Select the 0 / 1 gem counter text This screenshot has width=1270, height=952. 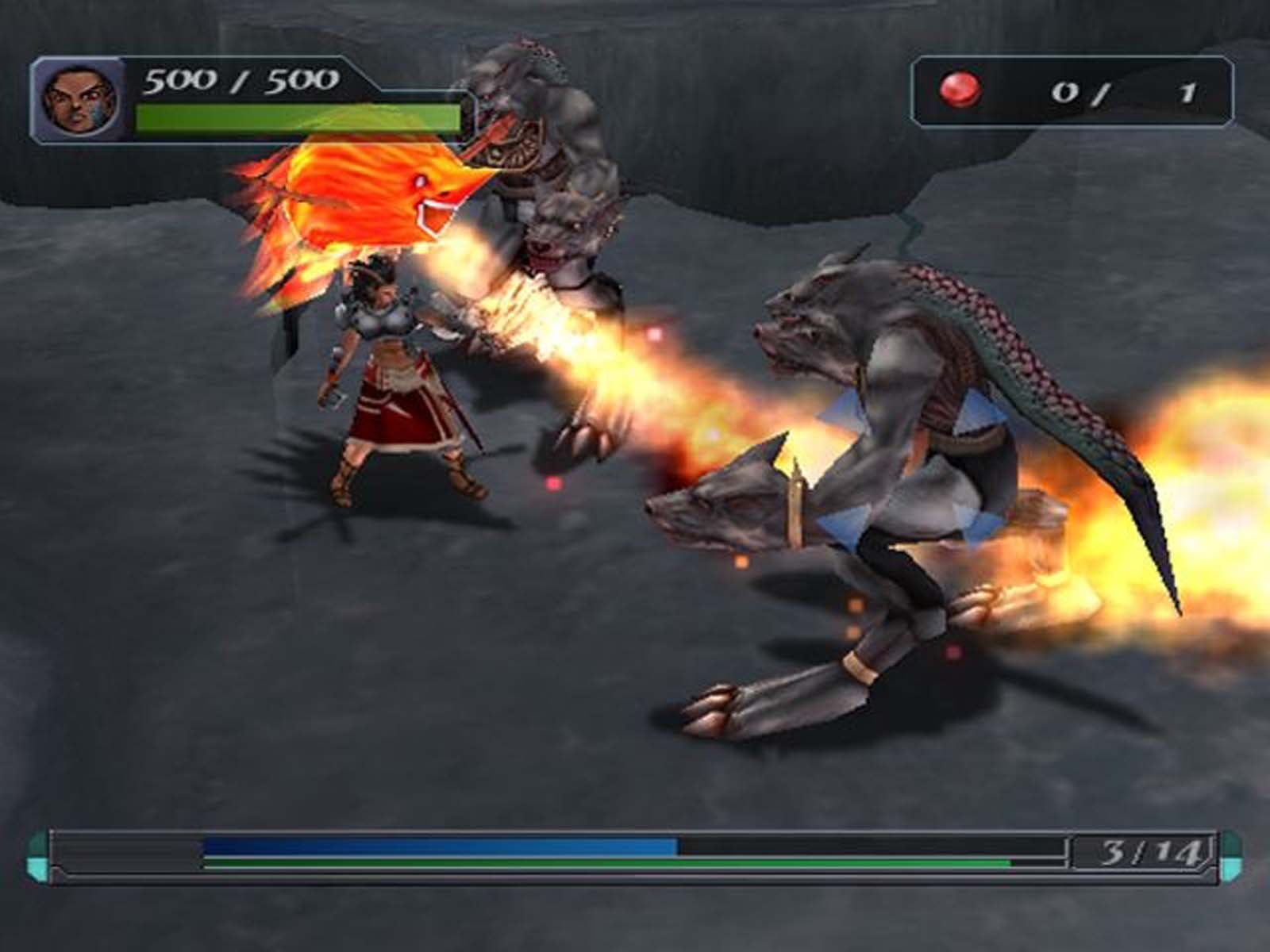(x=1119, y=93)
